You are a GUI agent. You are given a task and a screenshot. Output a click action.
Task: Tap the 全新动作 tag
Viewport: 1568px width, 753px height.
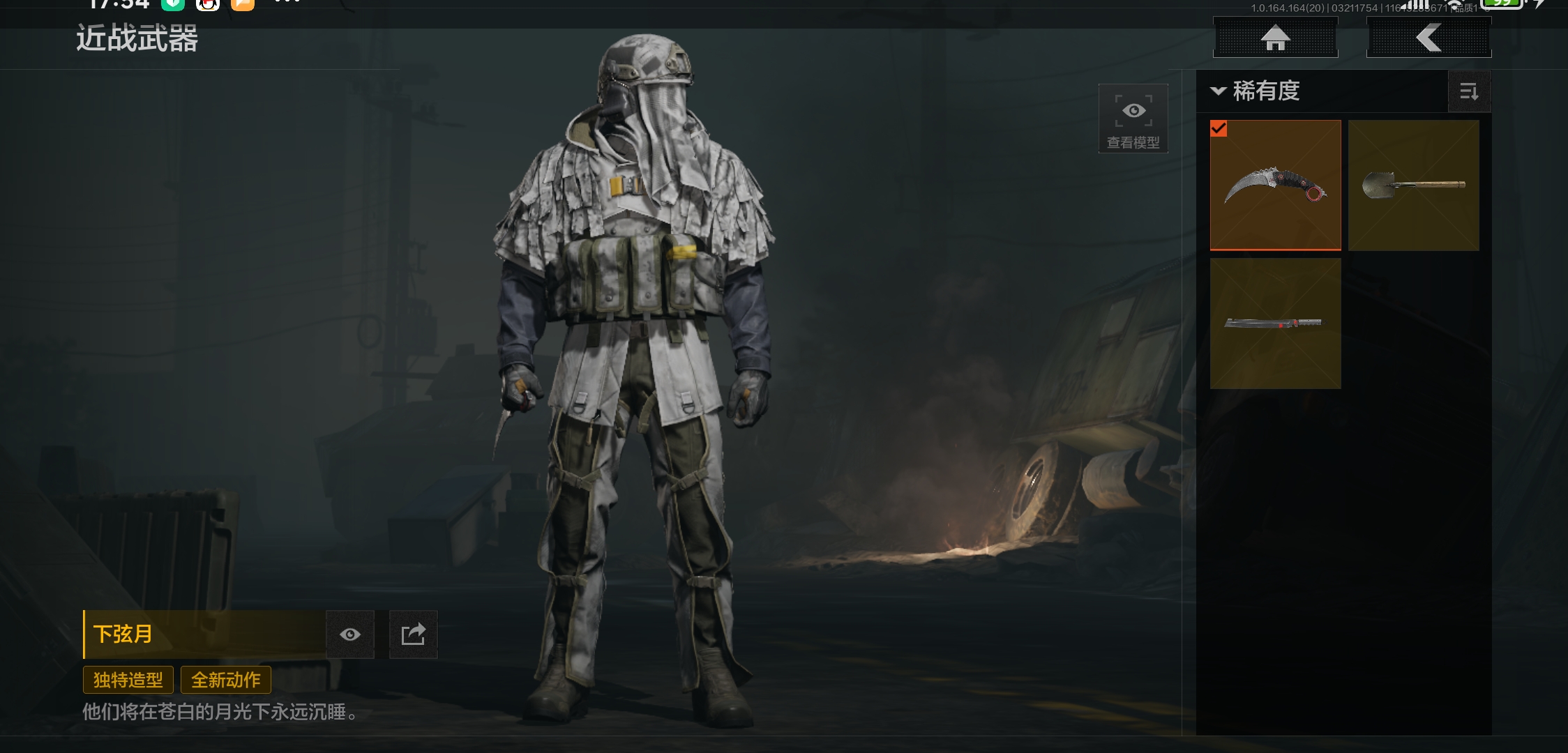pyautogui.click(x=226, y=680)
